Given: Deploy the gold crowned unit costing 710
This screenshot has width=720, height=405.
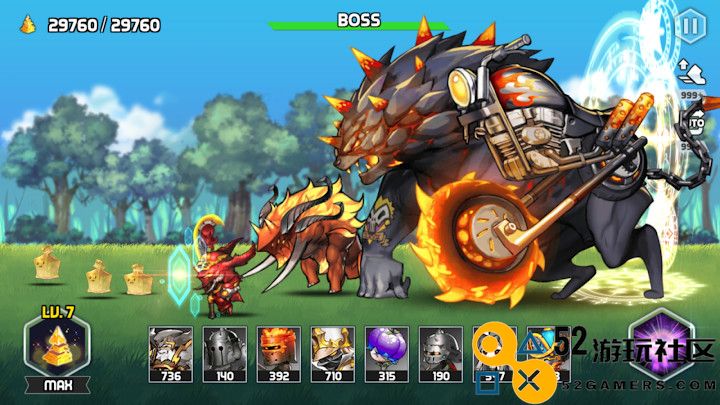Looking at the screenshot, I should pos(331,350).
